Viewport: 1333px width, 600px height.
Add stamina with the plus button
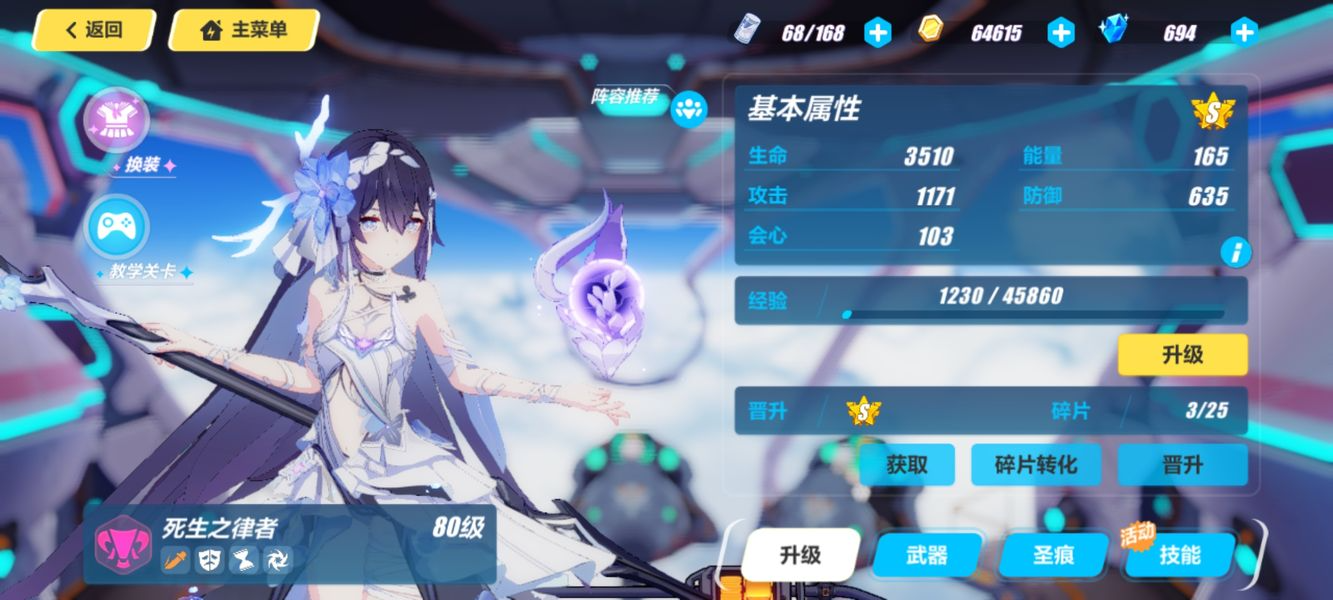(877, 33)
